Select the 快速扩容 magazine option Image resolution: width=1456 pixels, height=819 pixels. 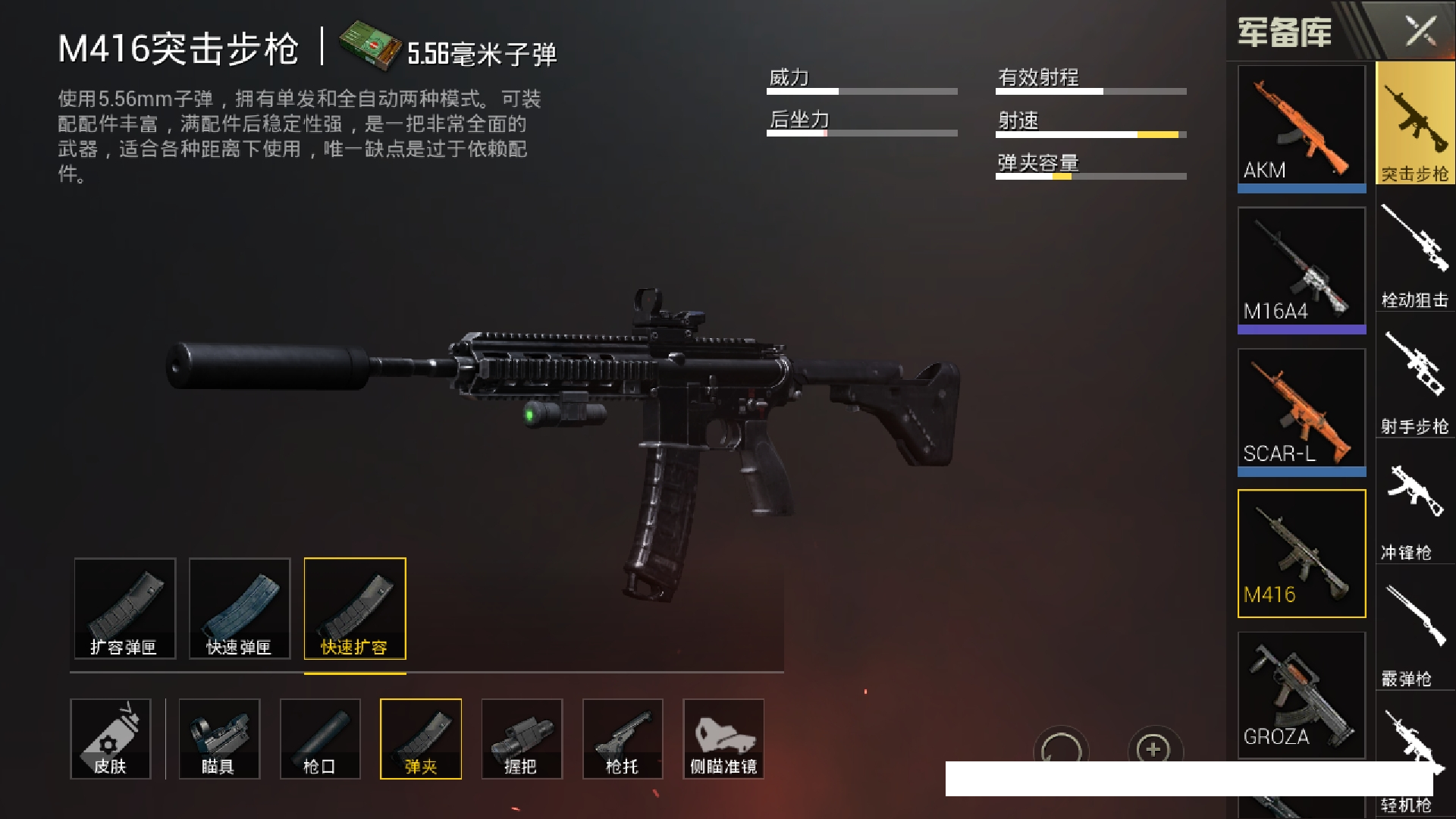pyautogui.click(x=355, y=608)
